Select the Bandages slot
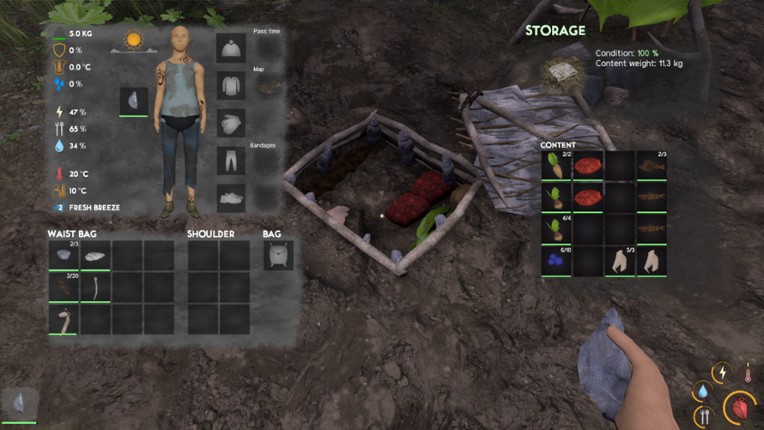This screenshot has width=764, height=430. pyautogui.click(x=267, y=160)
